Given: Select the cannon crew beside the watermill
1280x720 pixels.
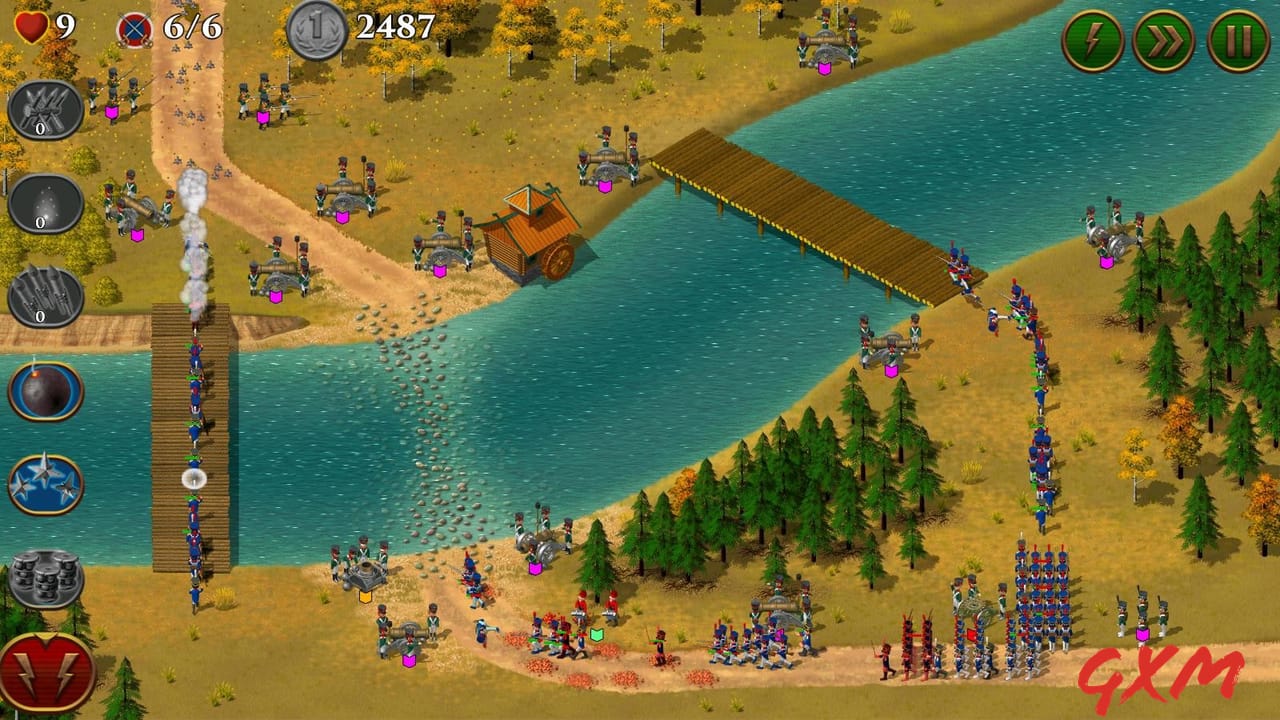Looking at the screenshot, I should pos(440,245).
